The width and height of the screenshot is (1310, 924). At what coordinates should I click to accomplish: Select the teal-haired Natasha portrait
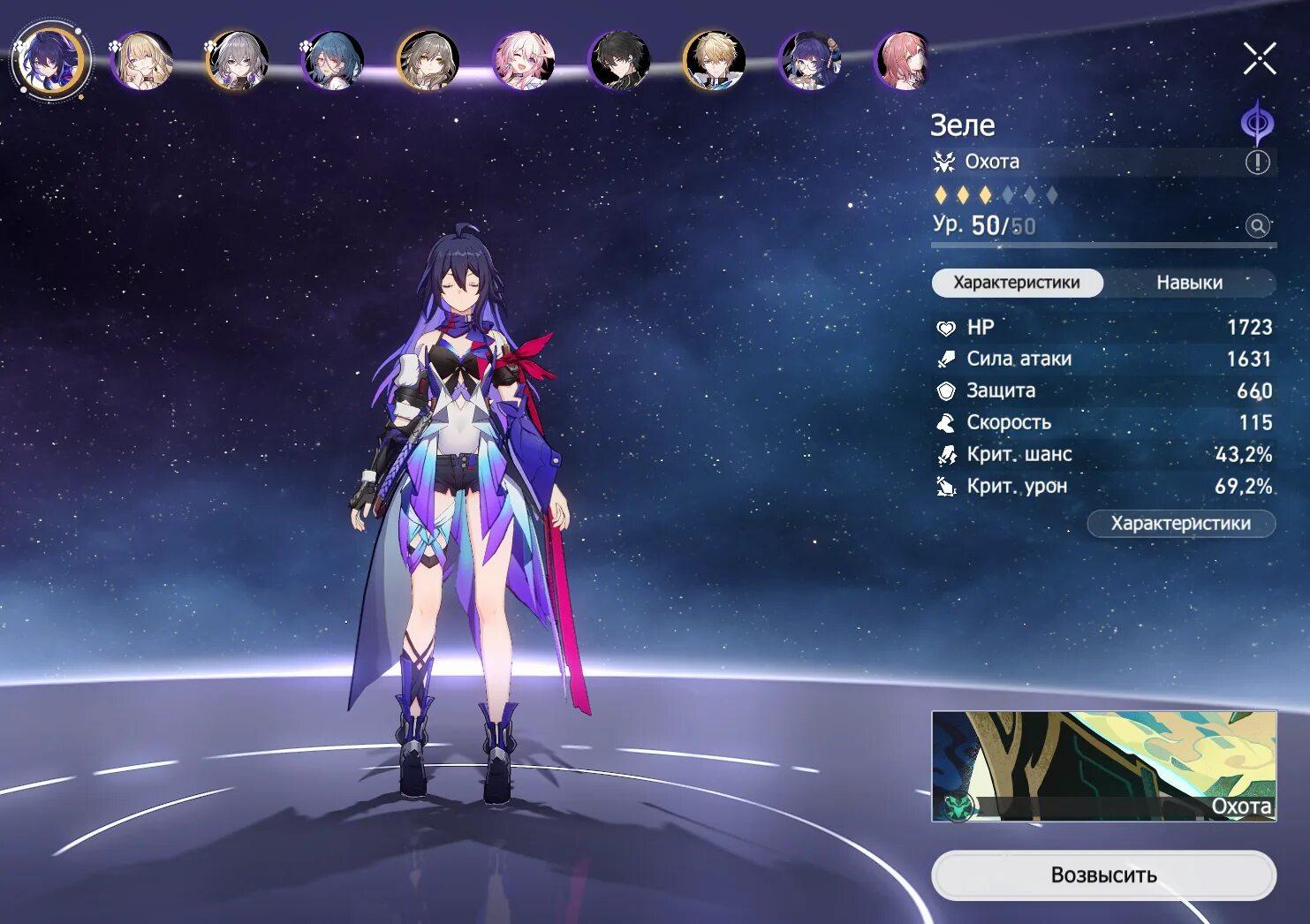[x=333, y=60]
